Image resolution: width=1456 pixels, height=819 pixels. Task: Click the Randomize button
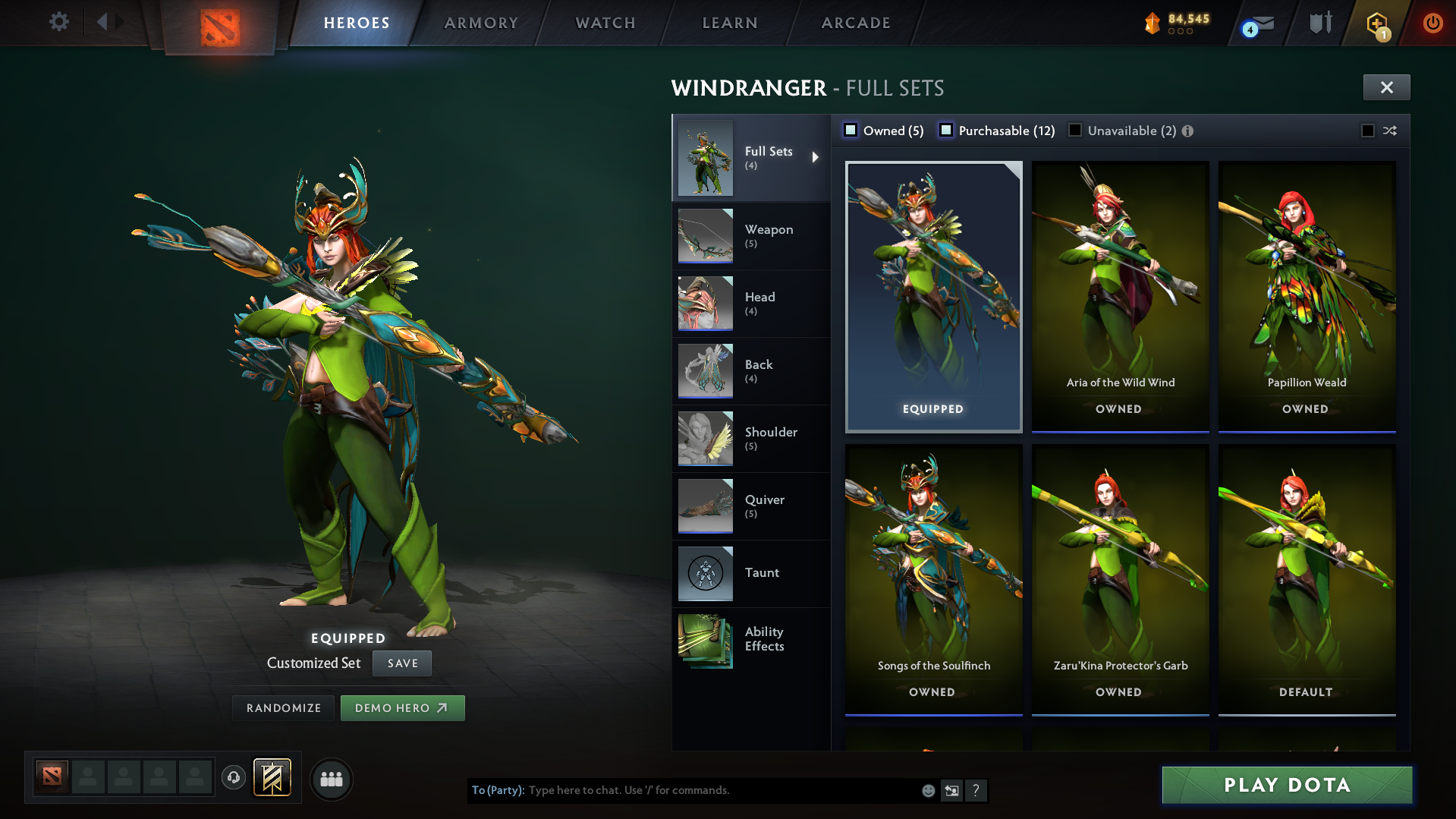click(282, 707)
